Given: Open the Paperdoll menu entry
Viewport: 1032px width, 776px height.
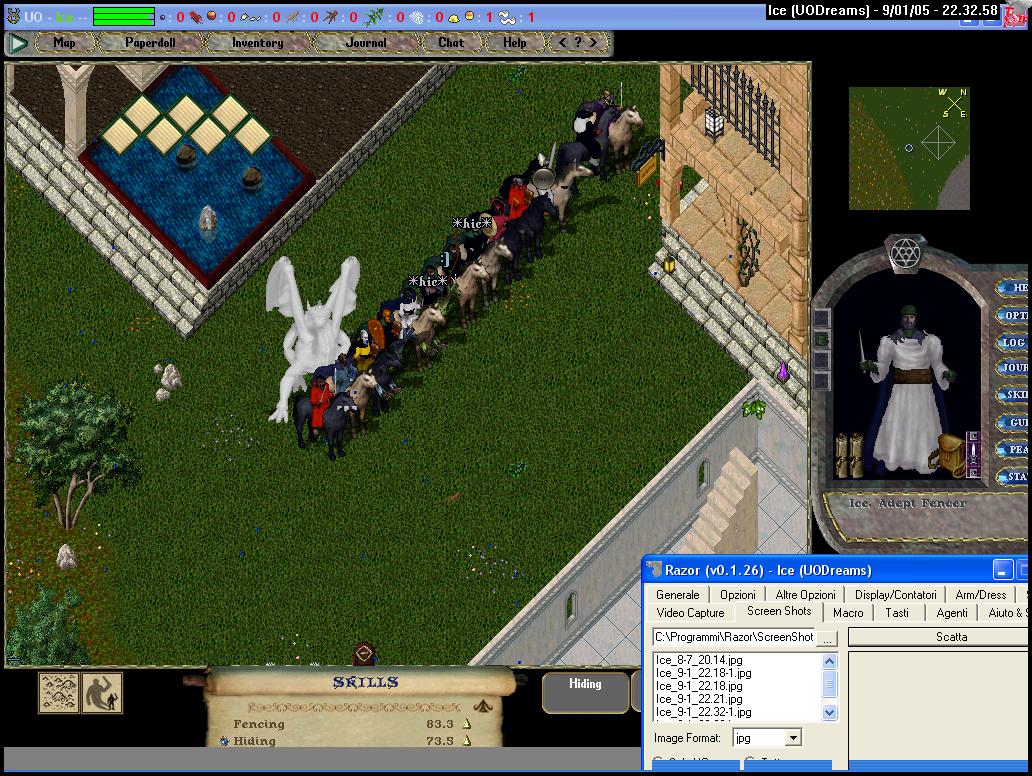Looking at the screenshot, I should click(x=150, y=43).
